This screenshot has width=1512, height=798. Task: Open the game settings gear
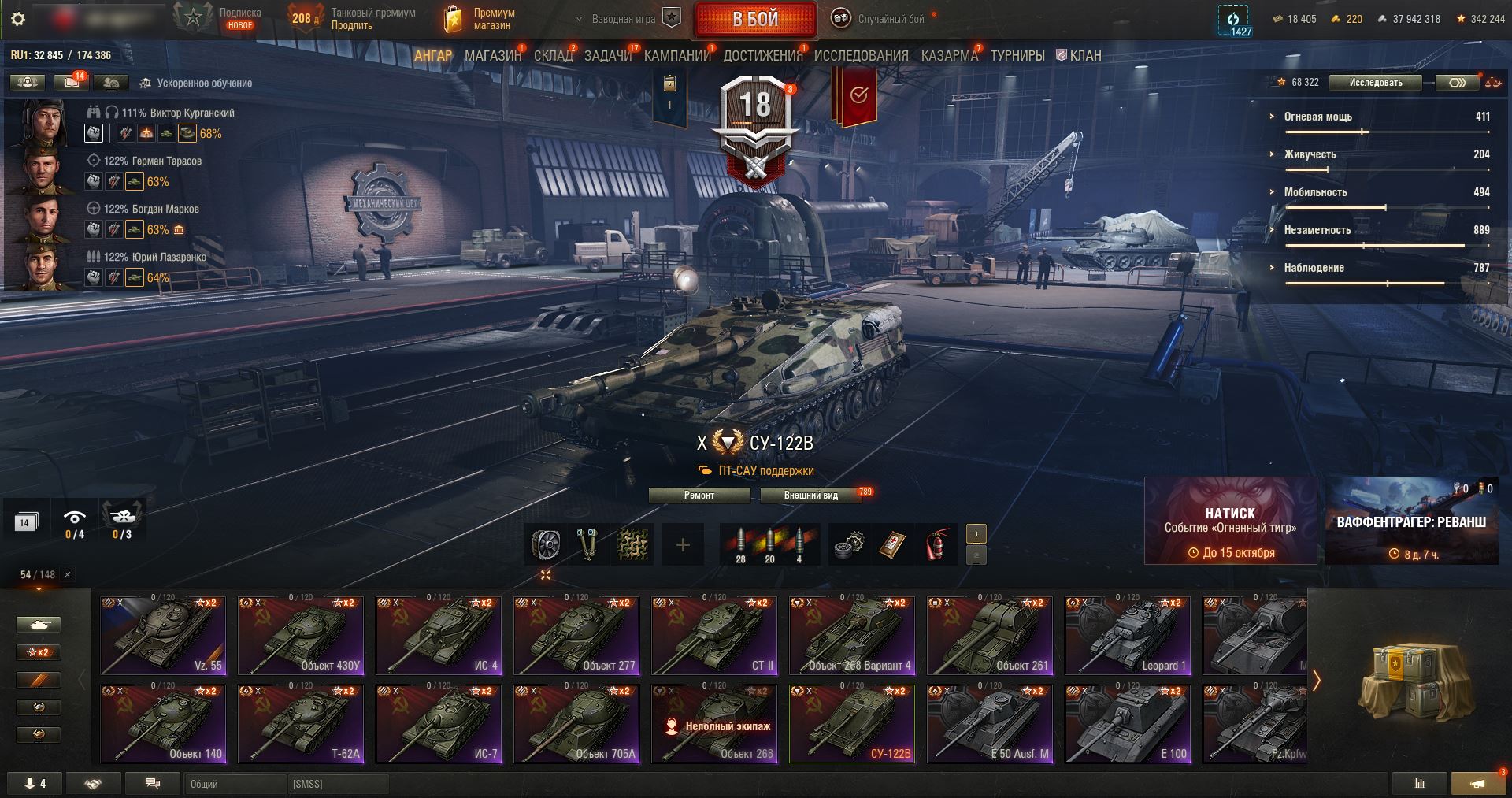(18, 19)
